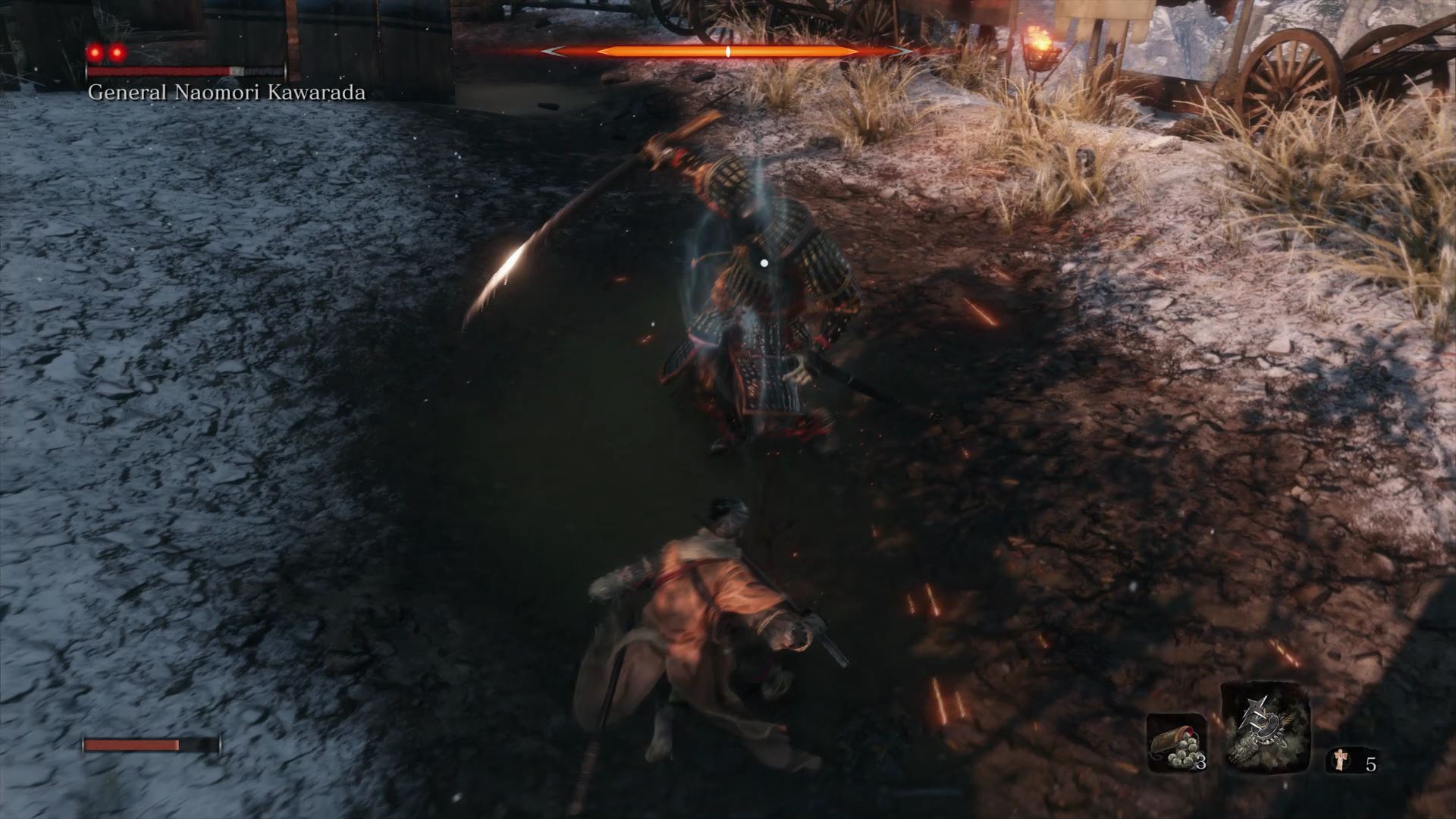Select the boss name General Naomori Kawarada

click(226, 93)
